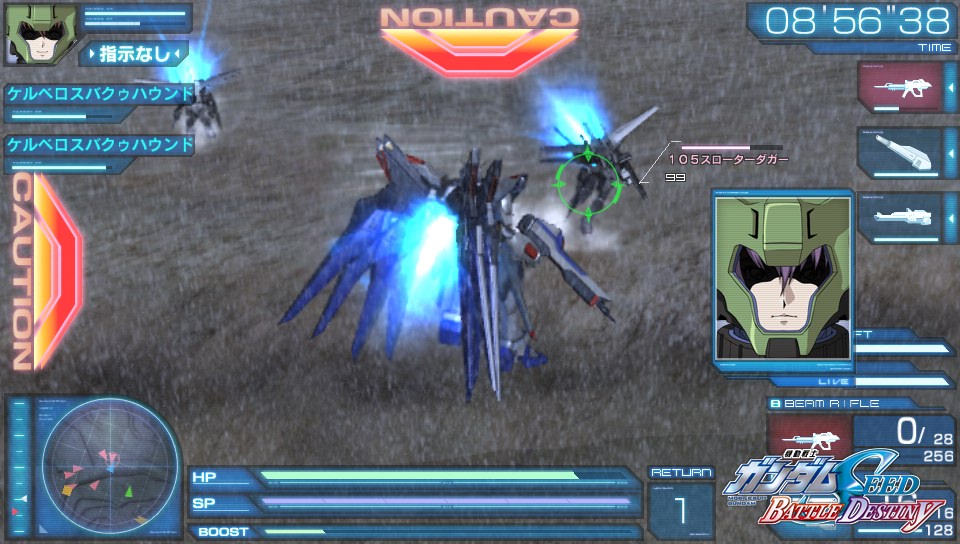
Task: Switch to the third long-gun weapon slot
Action: pyautogui.click(x=898, y=216)
